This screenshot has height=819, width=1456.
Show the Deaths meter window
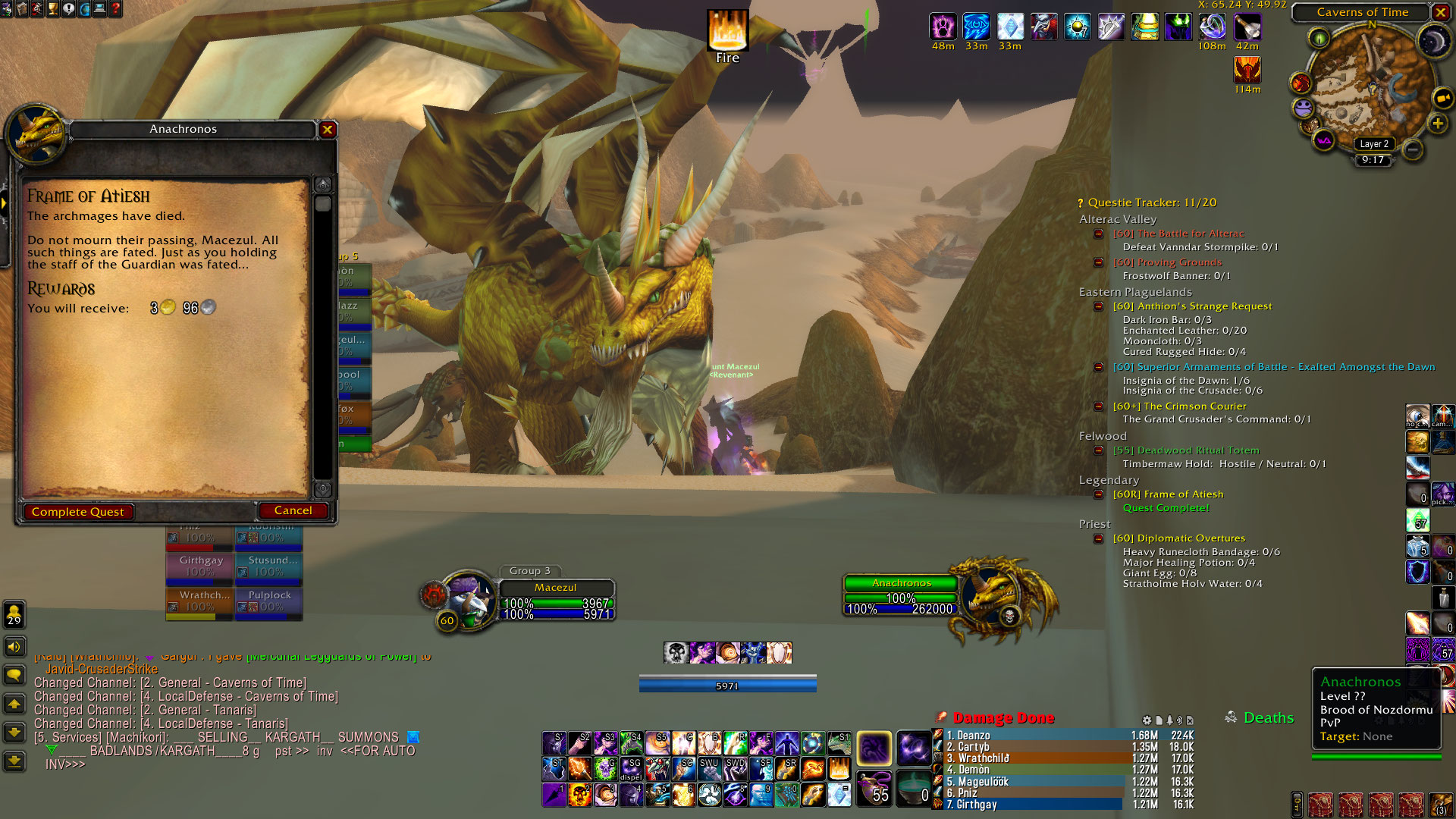pos(1268,718)
